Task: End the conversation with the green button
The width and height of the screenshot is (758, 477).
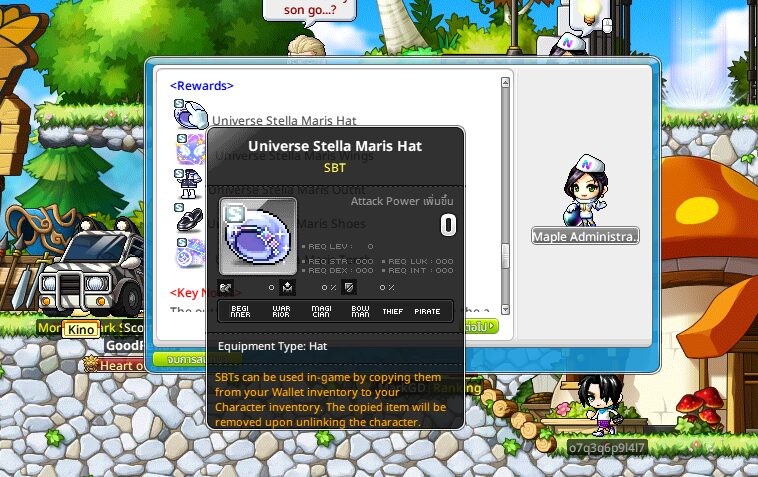Action: pyautogui.click(x=180, y=358)
